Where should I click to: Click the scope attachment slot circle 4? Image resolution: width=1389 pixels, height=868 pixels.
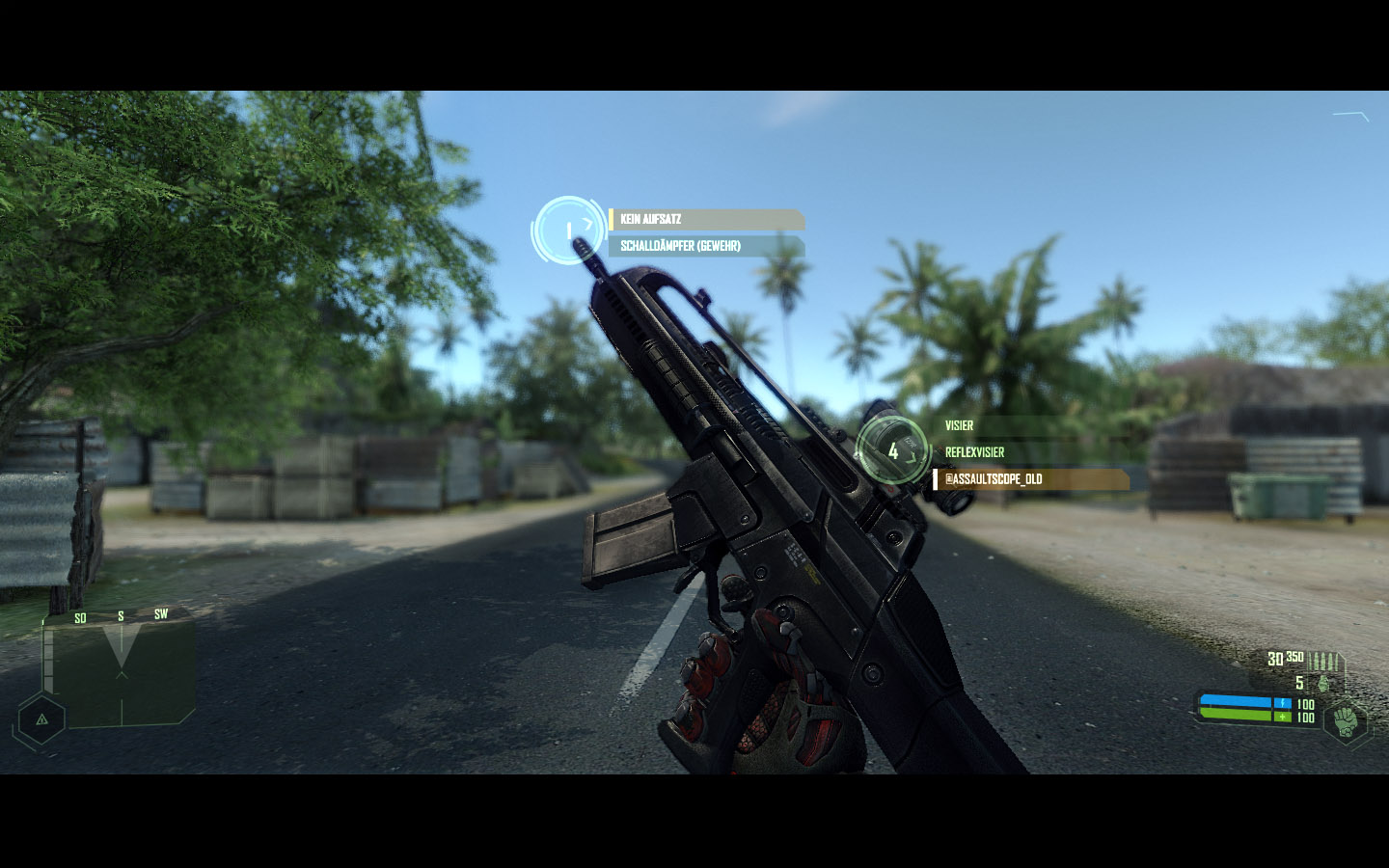pyautogui.click(x=892, y=450)
